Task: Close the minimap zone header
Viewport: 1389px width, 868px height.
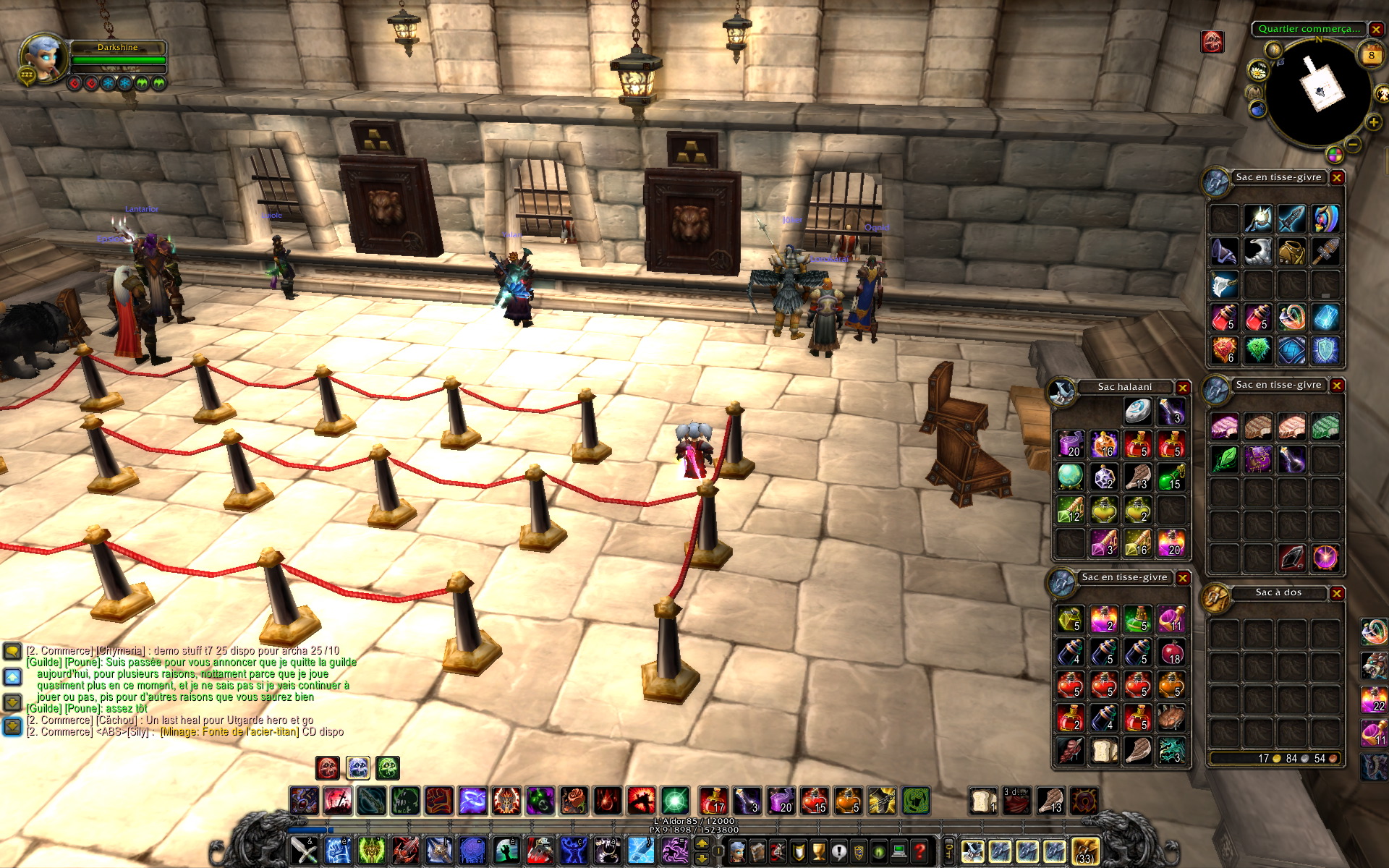Action: pyautogui.click(x=1376, y=30)
